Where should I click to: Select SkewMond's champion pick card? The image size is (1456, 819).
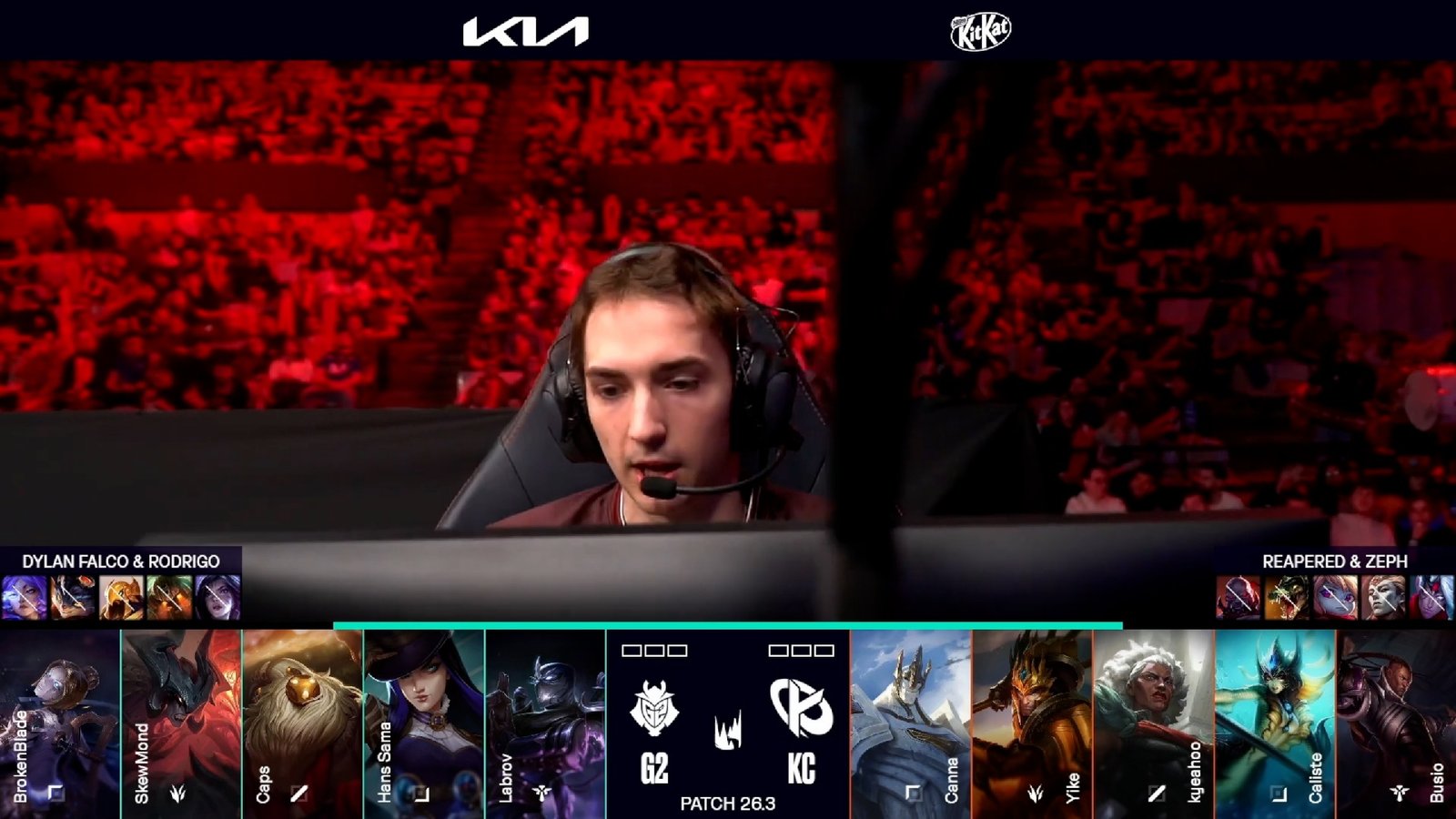(181, 723)
